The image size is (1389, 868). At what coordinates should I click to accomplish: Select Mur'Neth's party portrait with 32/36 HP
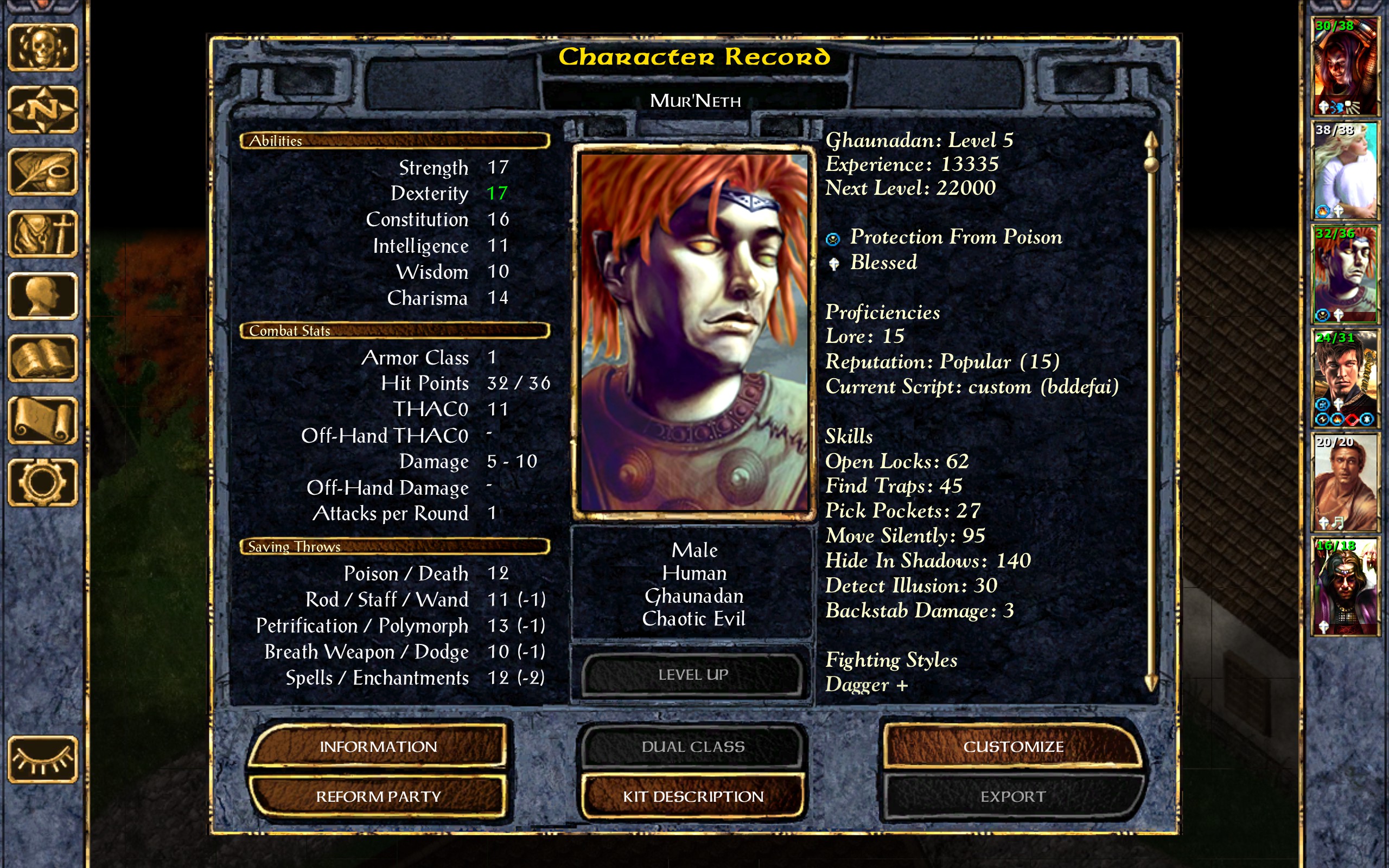pyautogui.click(x=1345, y=275)
